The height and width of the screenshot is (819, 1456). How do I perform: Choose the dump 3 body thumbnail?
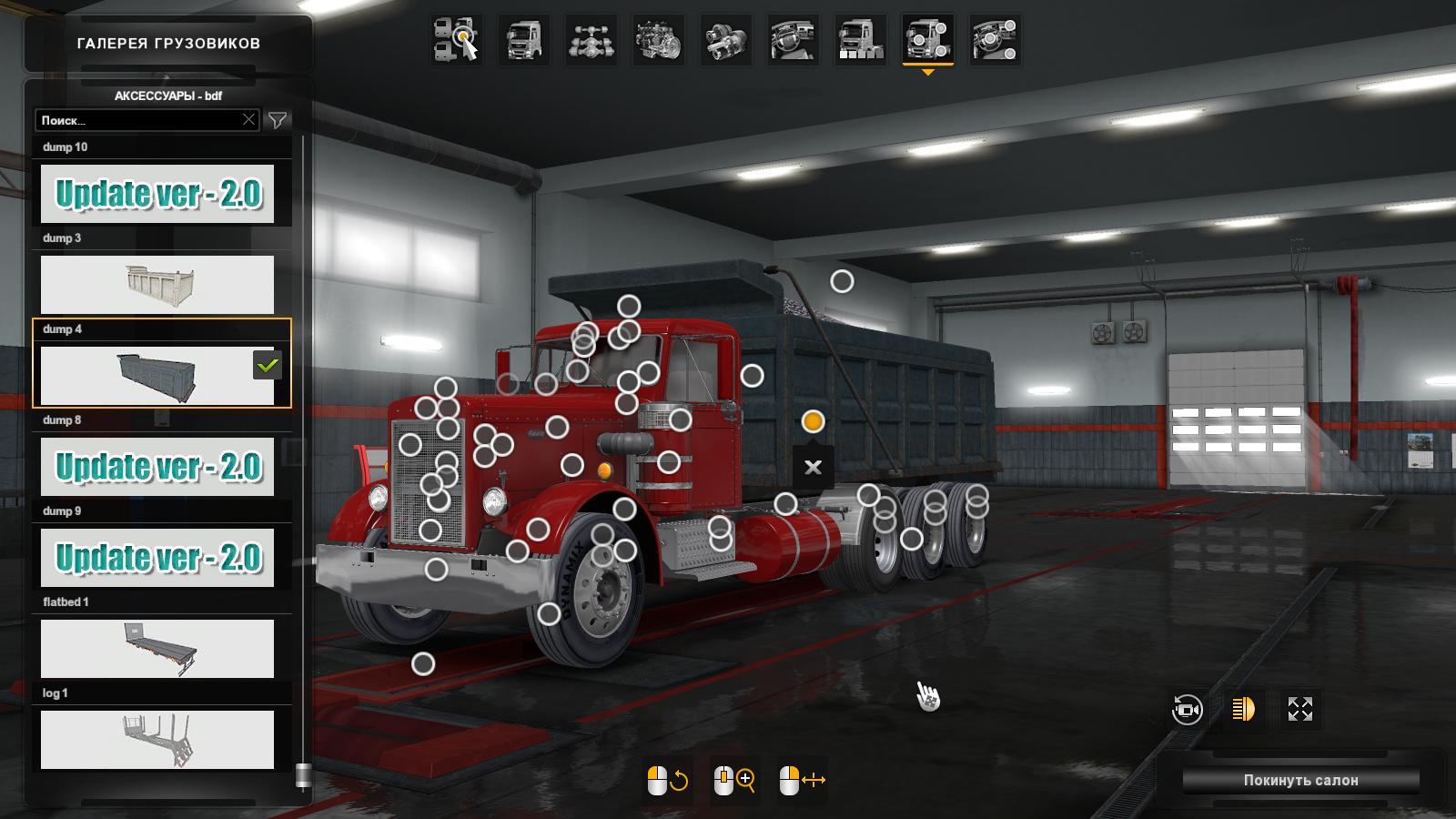tap(157, 285)
